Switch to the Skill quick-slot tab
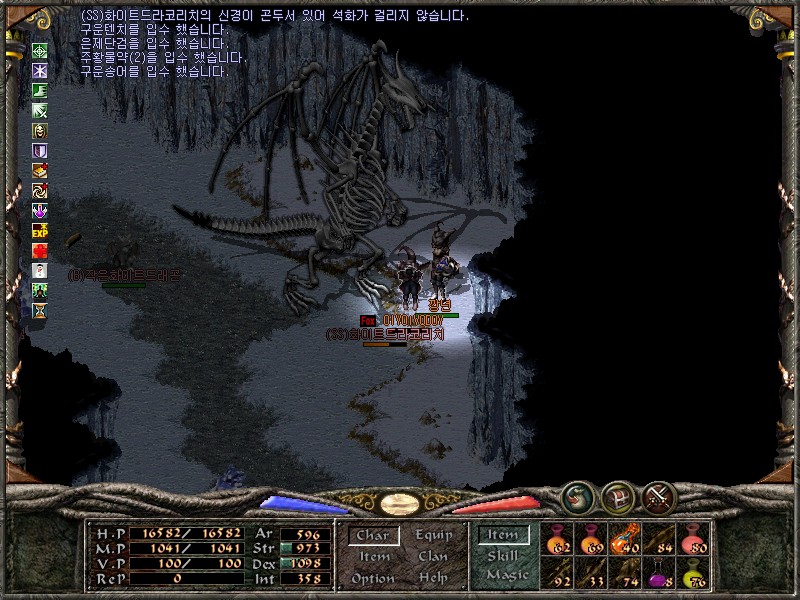800x600 pixels. (x=503, y=557)
